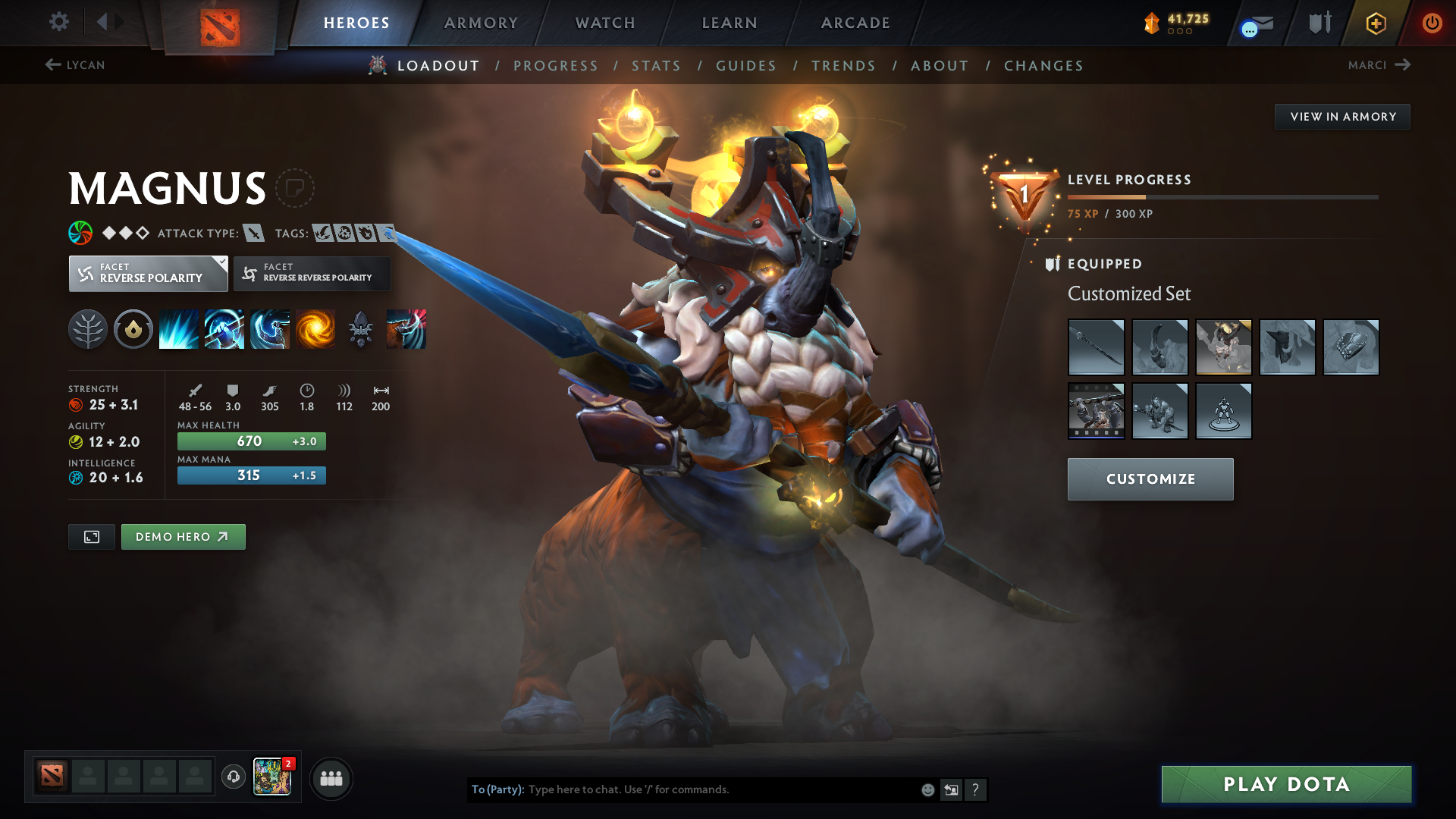Open the ARMORY menu
Image resolution: width=1456 pixels, height=819 pixels.
click(481, 23)
